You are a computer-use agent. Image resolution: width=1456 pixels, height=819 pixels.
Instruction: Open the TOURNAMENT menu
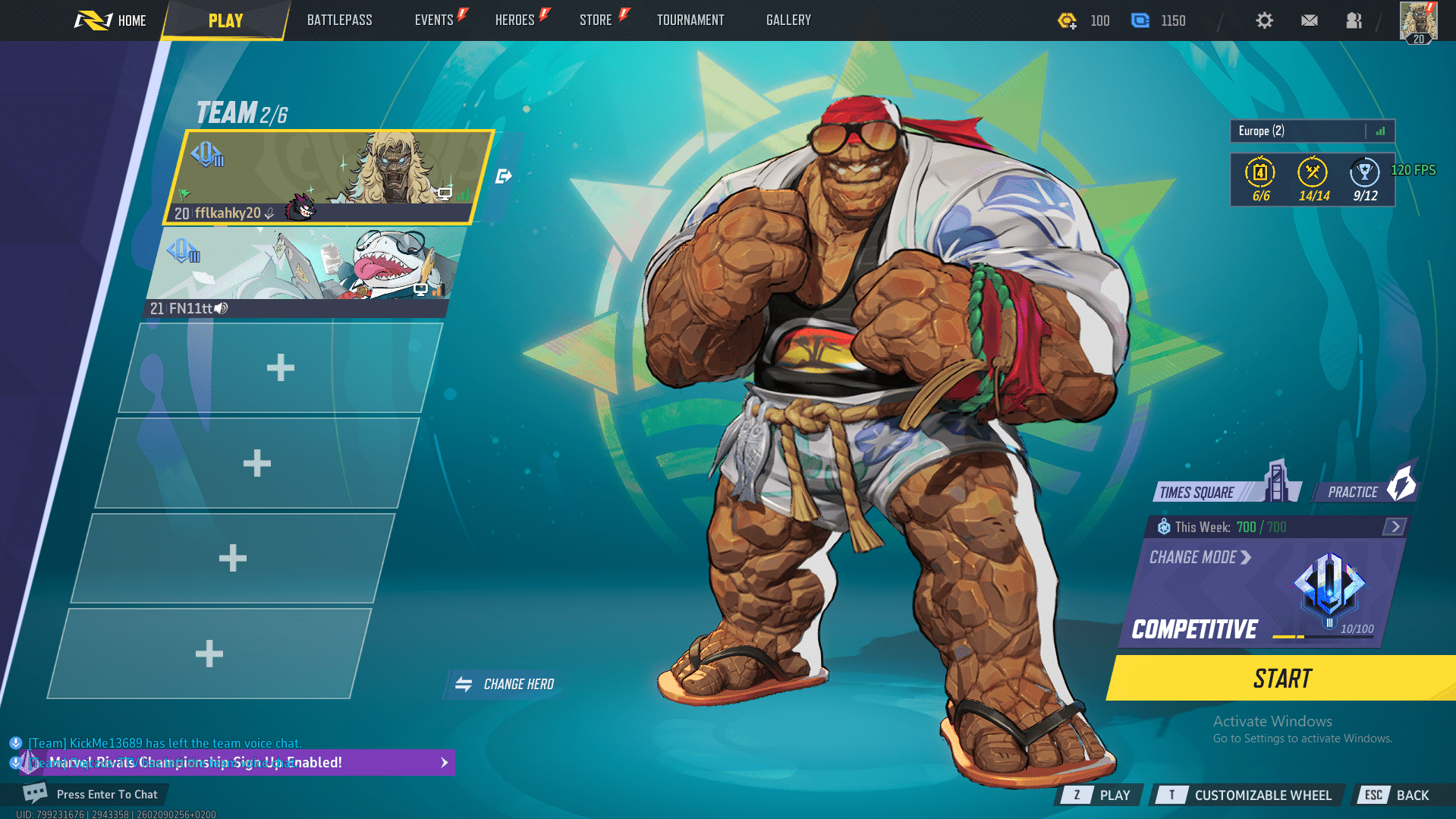click(690, 20)
